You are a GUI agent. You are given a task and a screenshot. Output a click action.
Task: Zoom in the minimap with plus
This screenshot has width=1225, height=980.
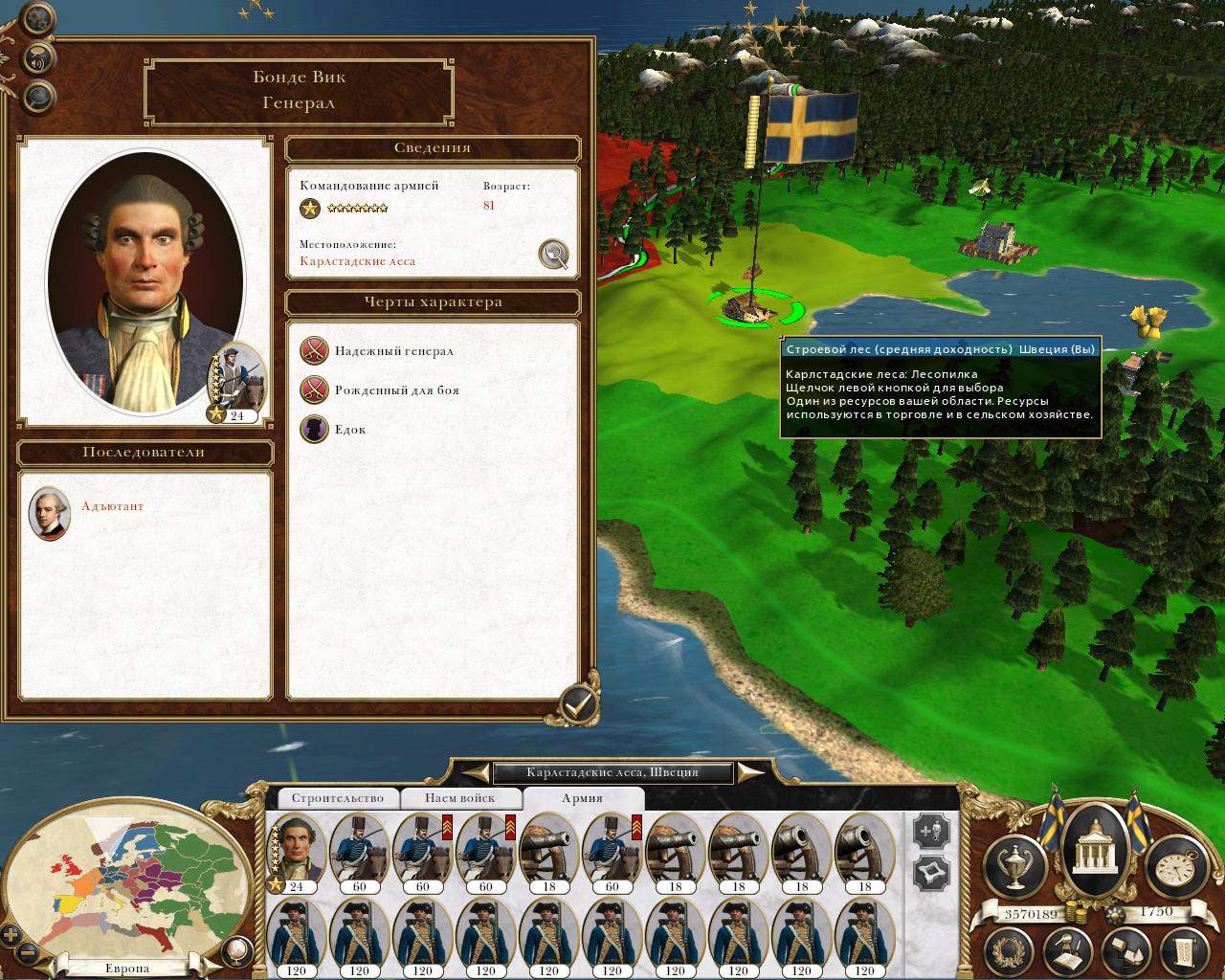(x=11, y=935)
